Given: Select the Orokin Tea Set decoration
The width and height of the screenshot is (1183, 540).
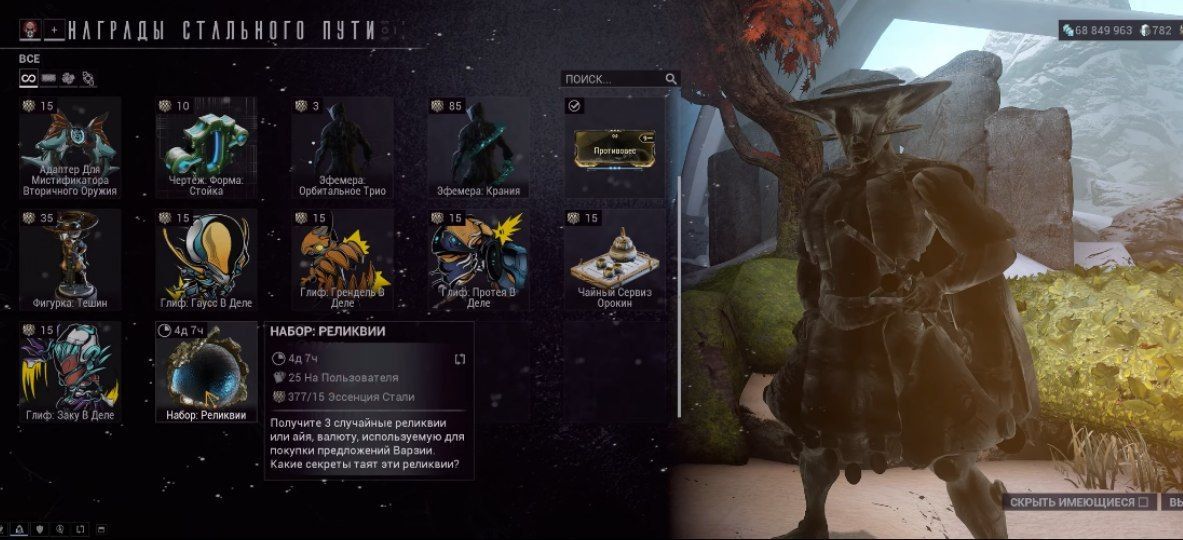Looking at the screenshot, I should [x=614, y=260].
